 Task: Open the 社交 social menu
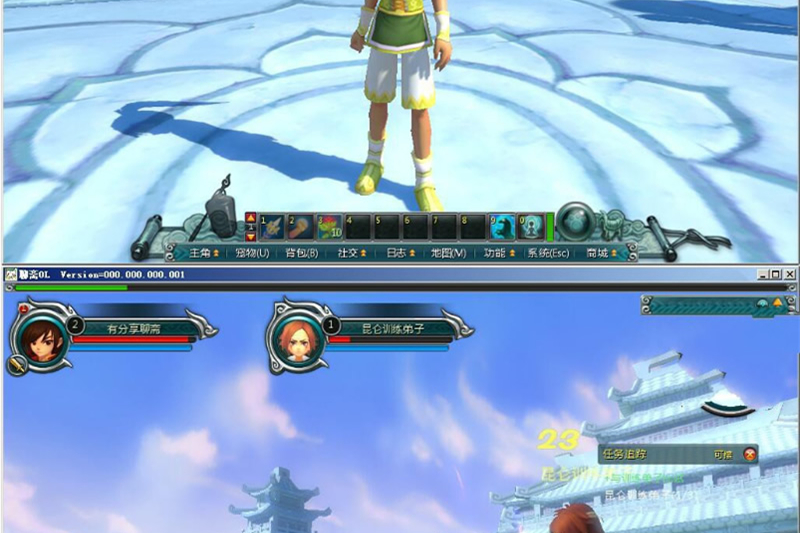pyautogui.click(x=351, y=253)
